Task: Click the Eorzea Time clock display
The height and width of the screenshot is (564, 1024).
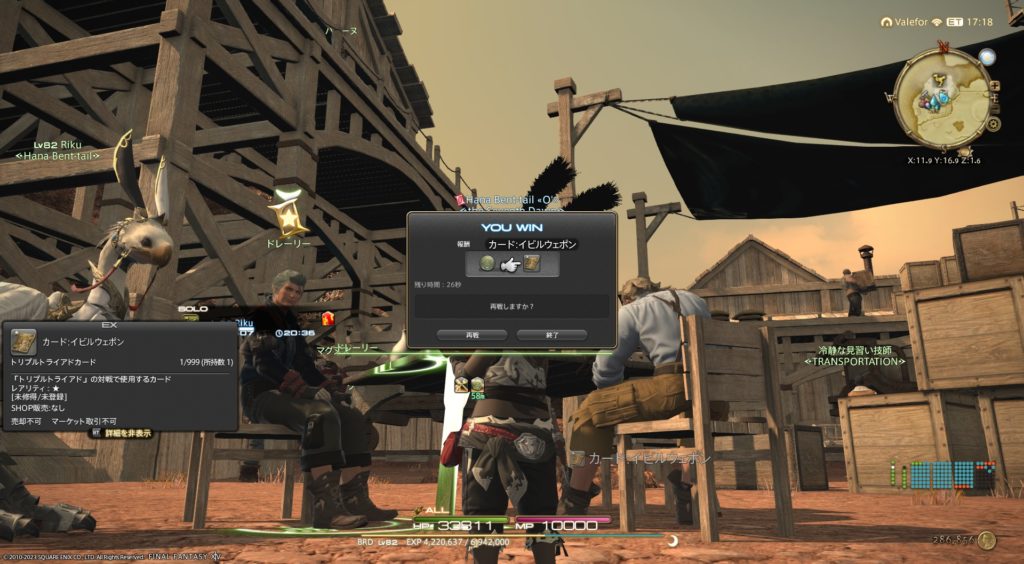Action: tap(971, 21)
